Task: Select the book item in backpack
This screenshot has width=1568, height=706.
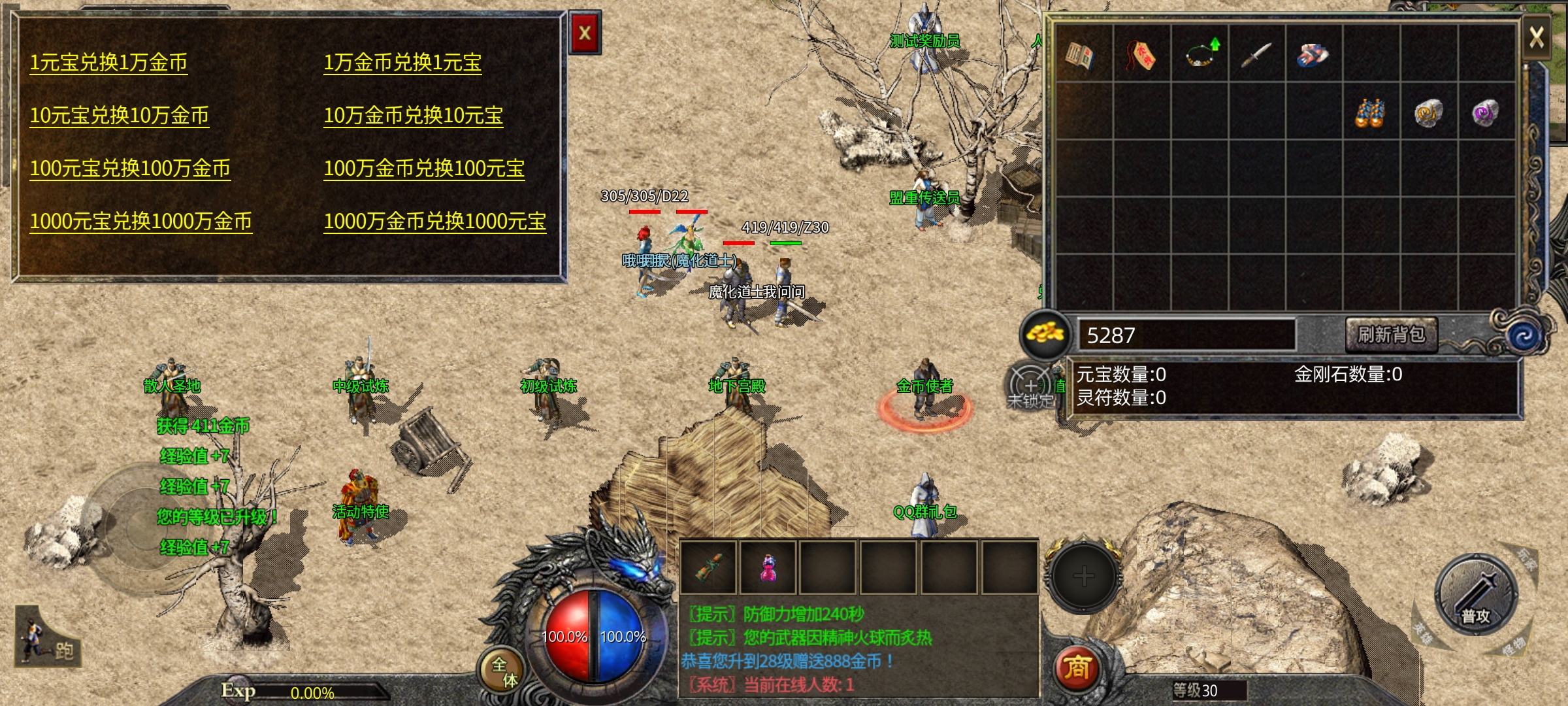Action: click(x=1081, y=55)
